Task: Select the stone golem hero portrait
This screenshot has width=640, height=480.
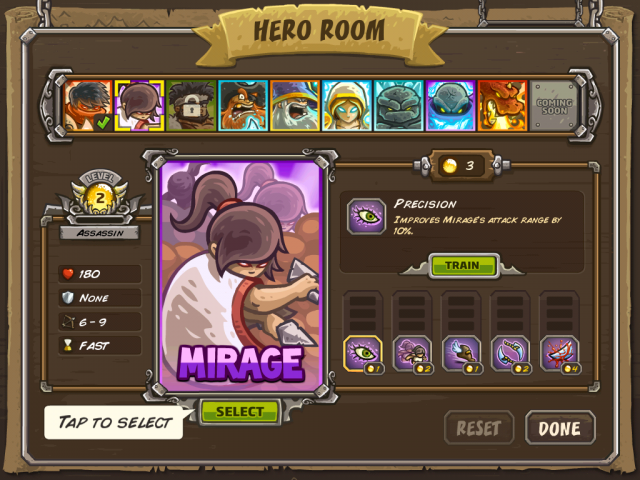Action: coord(399,105)
